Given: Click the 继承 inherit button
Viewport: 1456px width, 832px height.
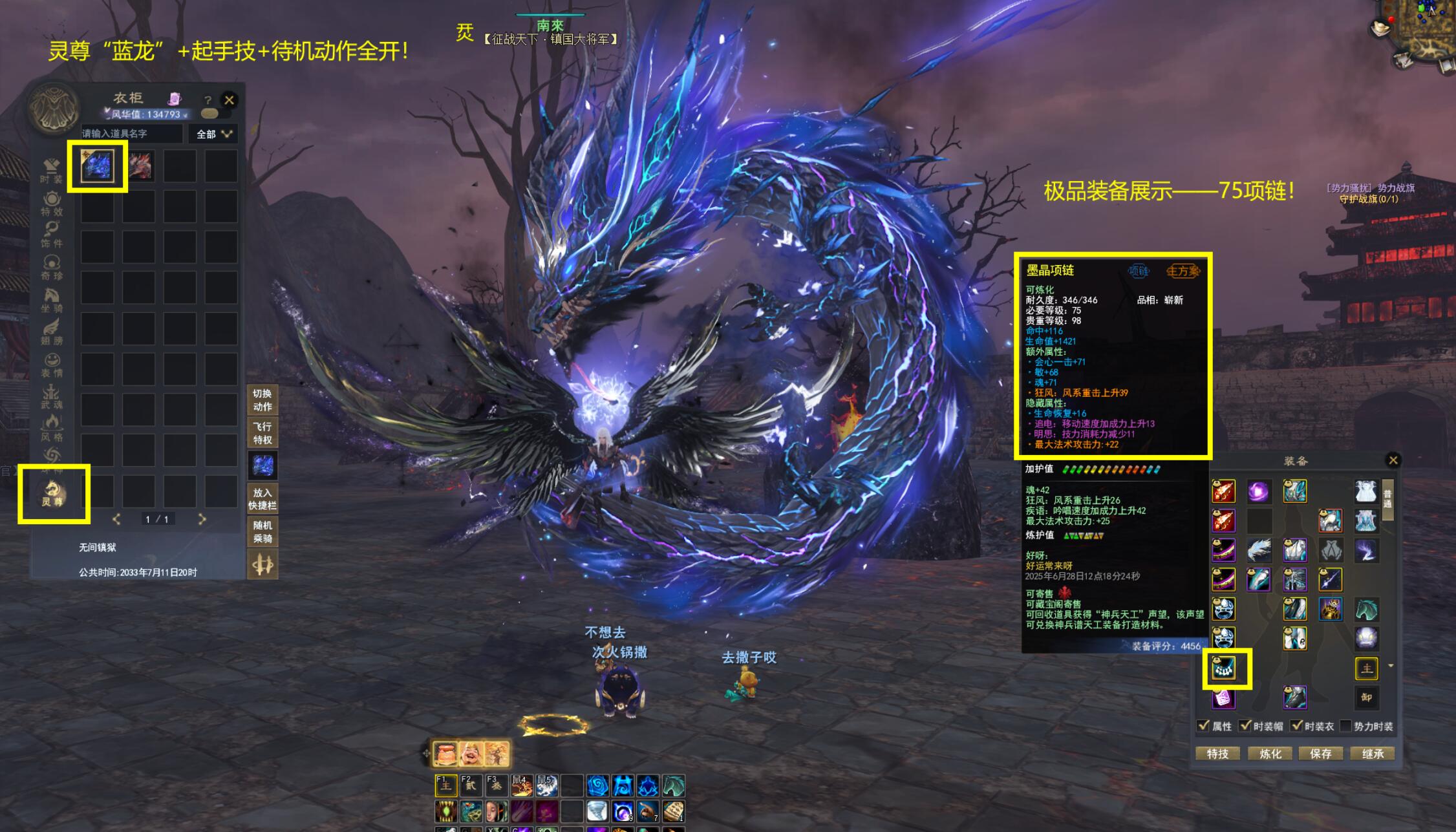Looking at the screenshot, I should pyautogui.click(x=1372, y=754).
